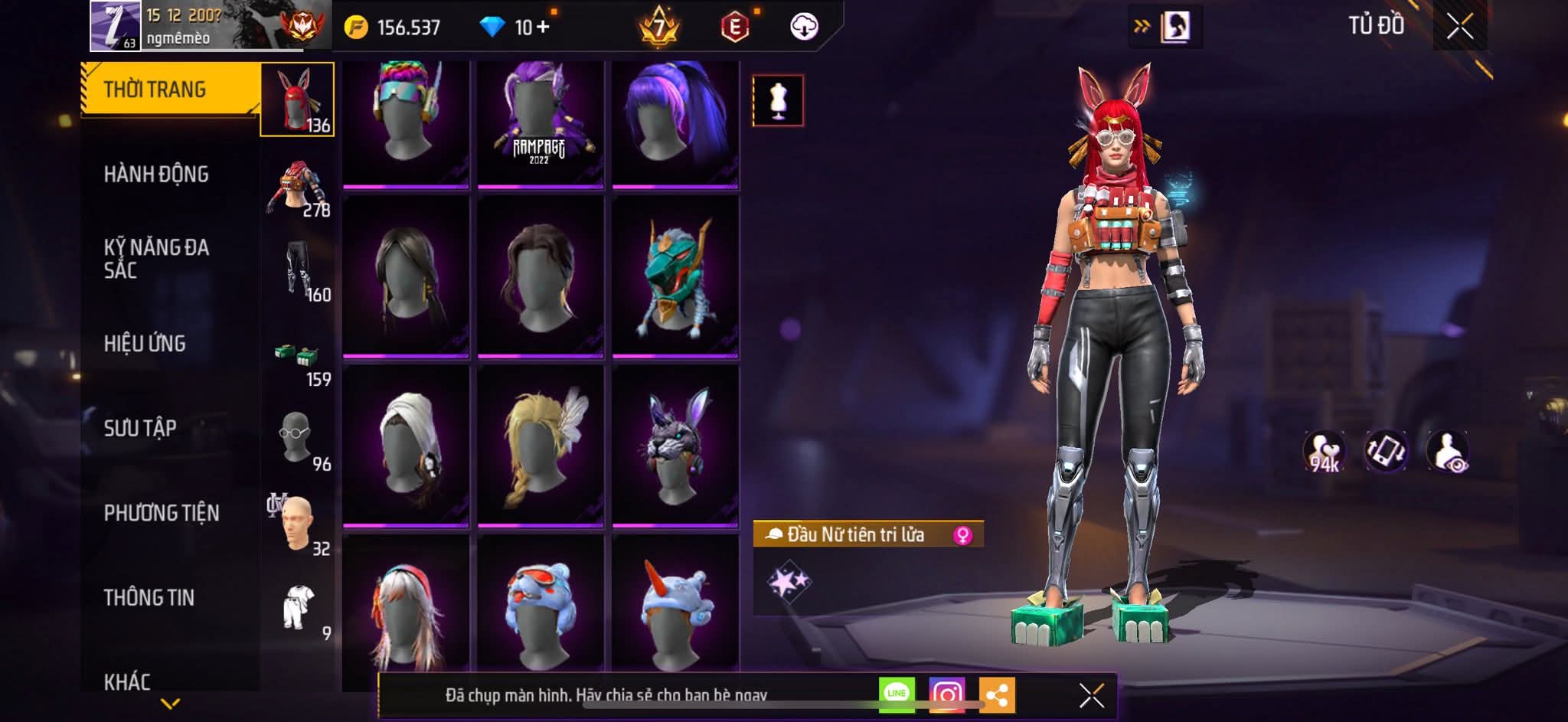This screenshot has height=722, width=1568.
Task: Close the TỦ ĐỒ wardrobe screen
Action: [x=1459, y=27]
